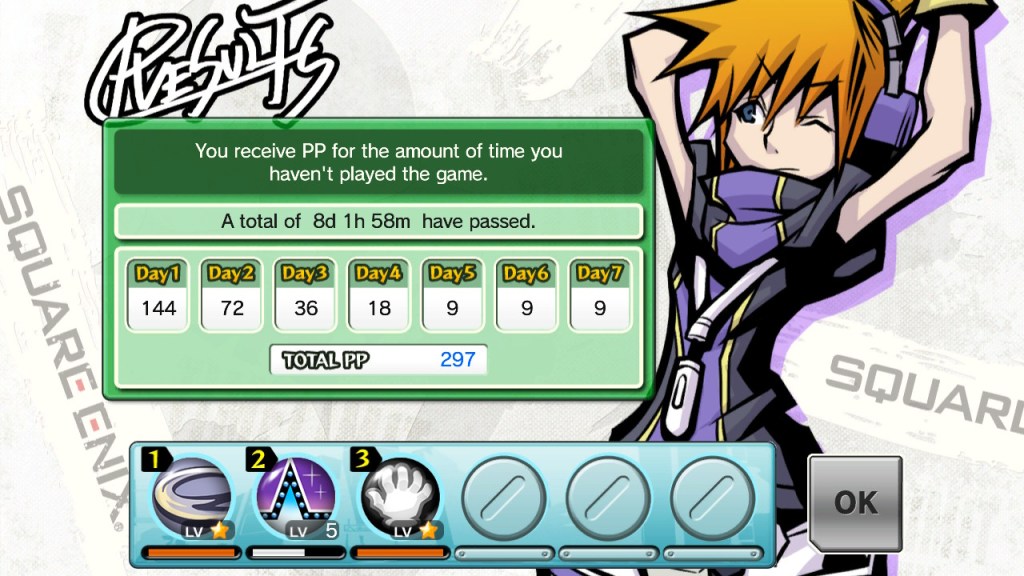Pick the white glove pin in slot 3
The height and width of the screenshot is (576, 1024).
coord(400,499)
